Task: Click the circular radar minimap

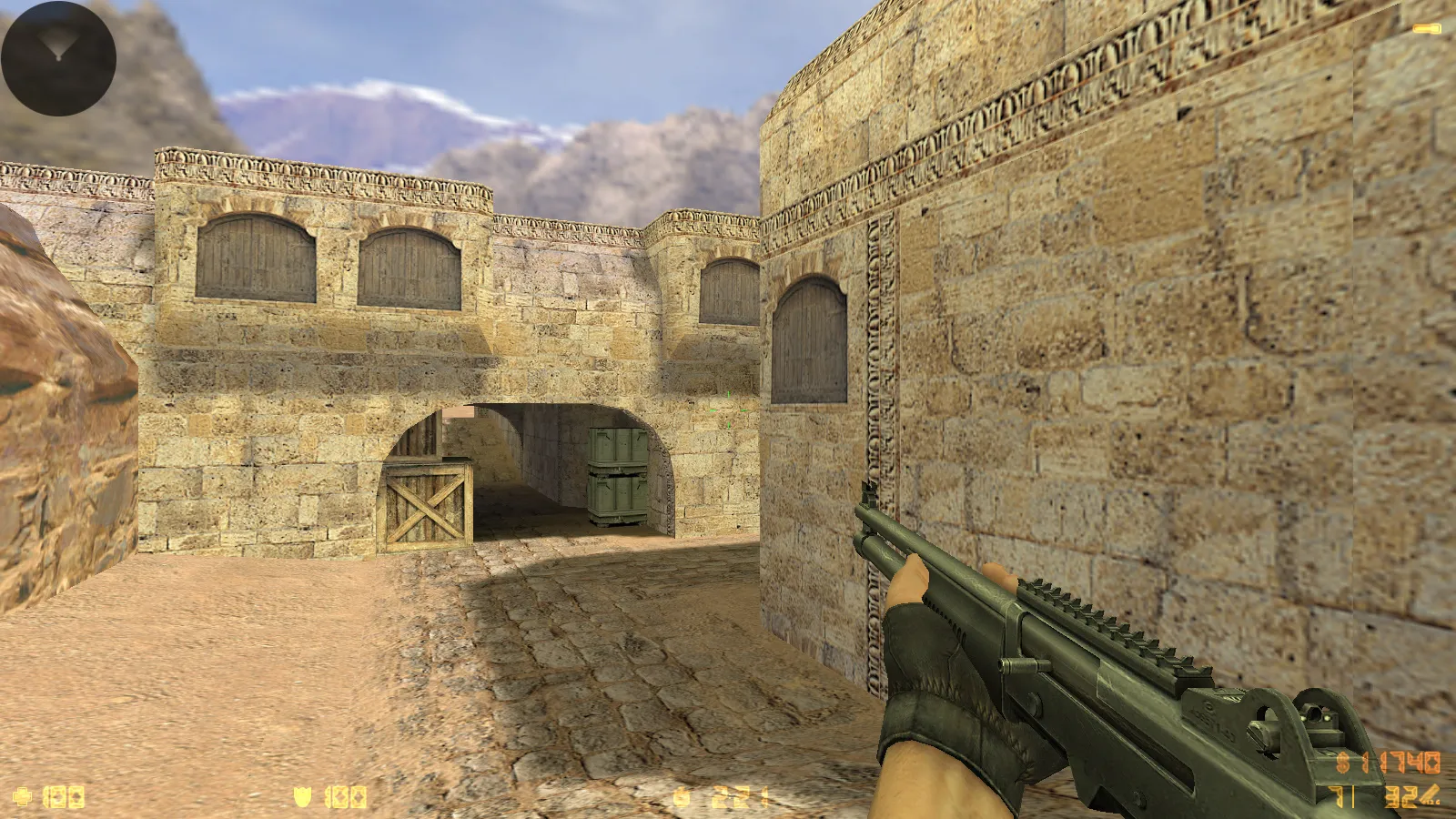Action: pos(58,58)
